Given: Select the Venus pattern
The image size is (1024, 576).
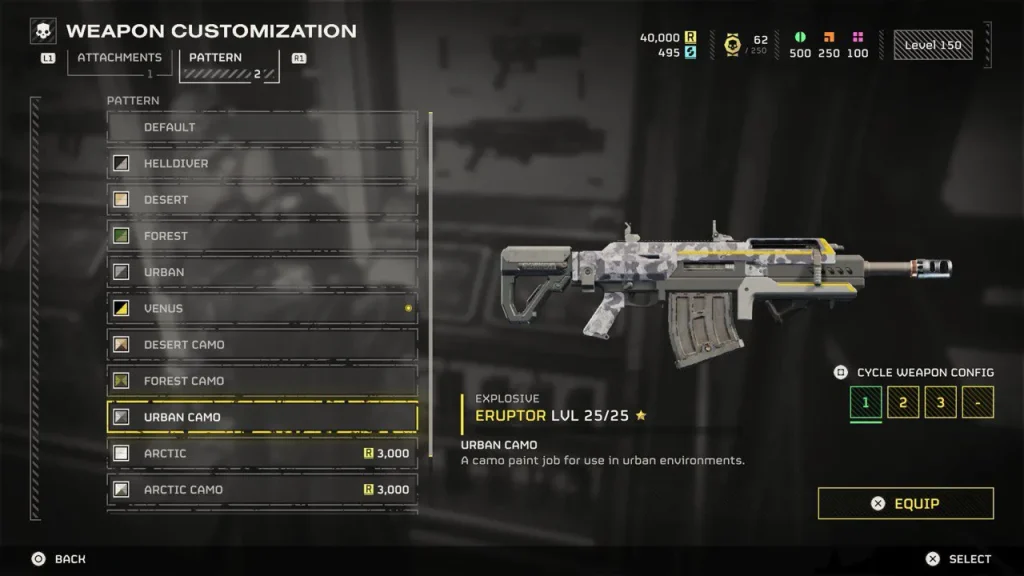Looking at the screenshot, I should coord(262,308).
